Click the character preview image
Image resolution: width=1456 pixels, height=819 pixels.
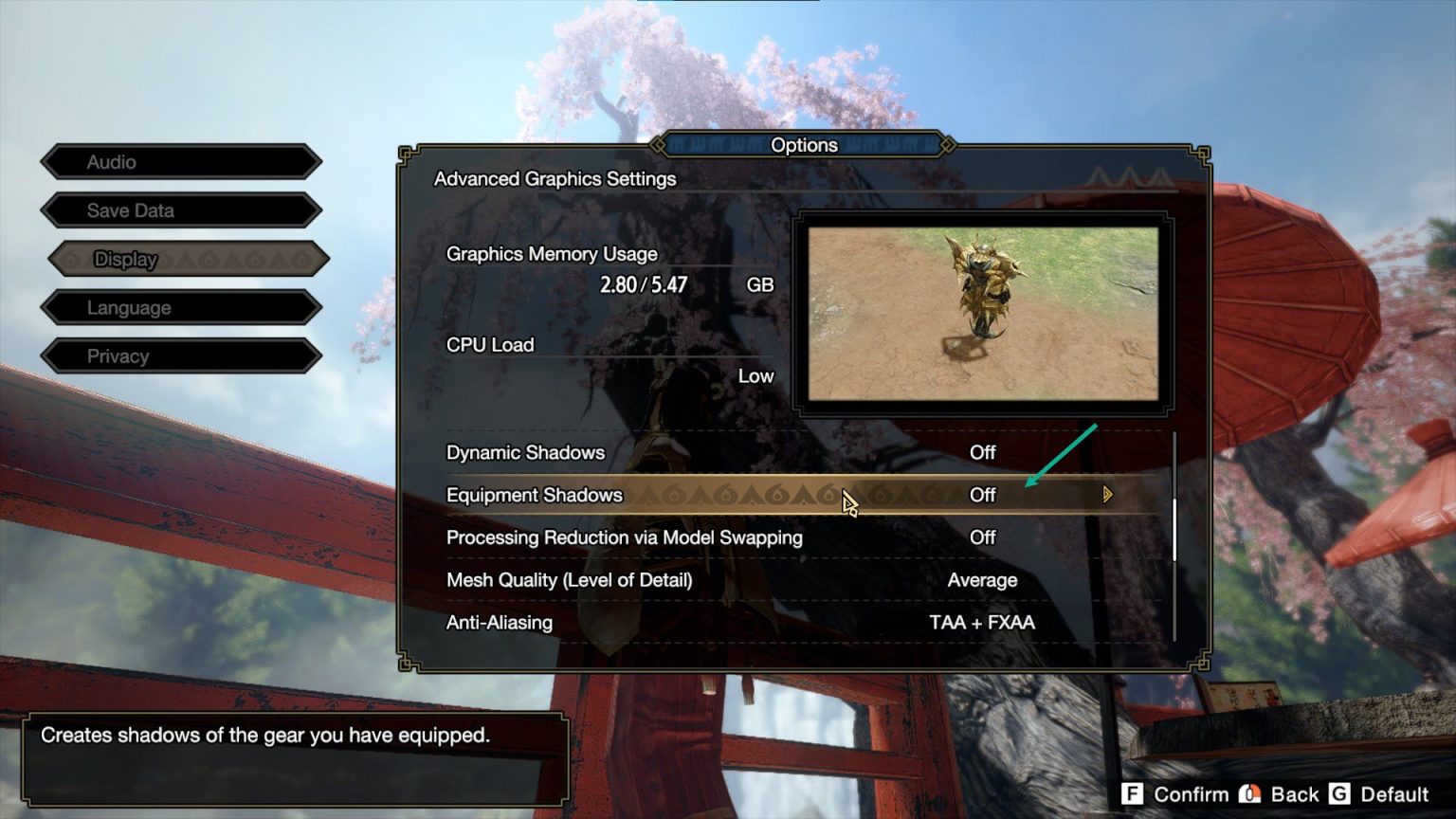tap(983, 310)
